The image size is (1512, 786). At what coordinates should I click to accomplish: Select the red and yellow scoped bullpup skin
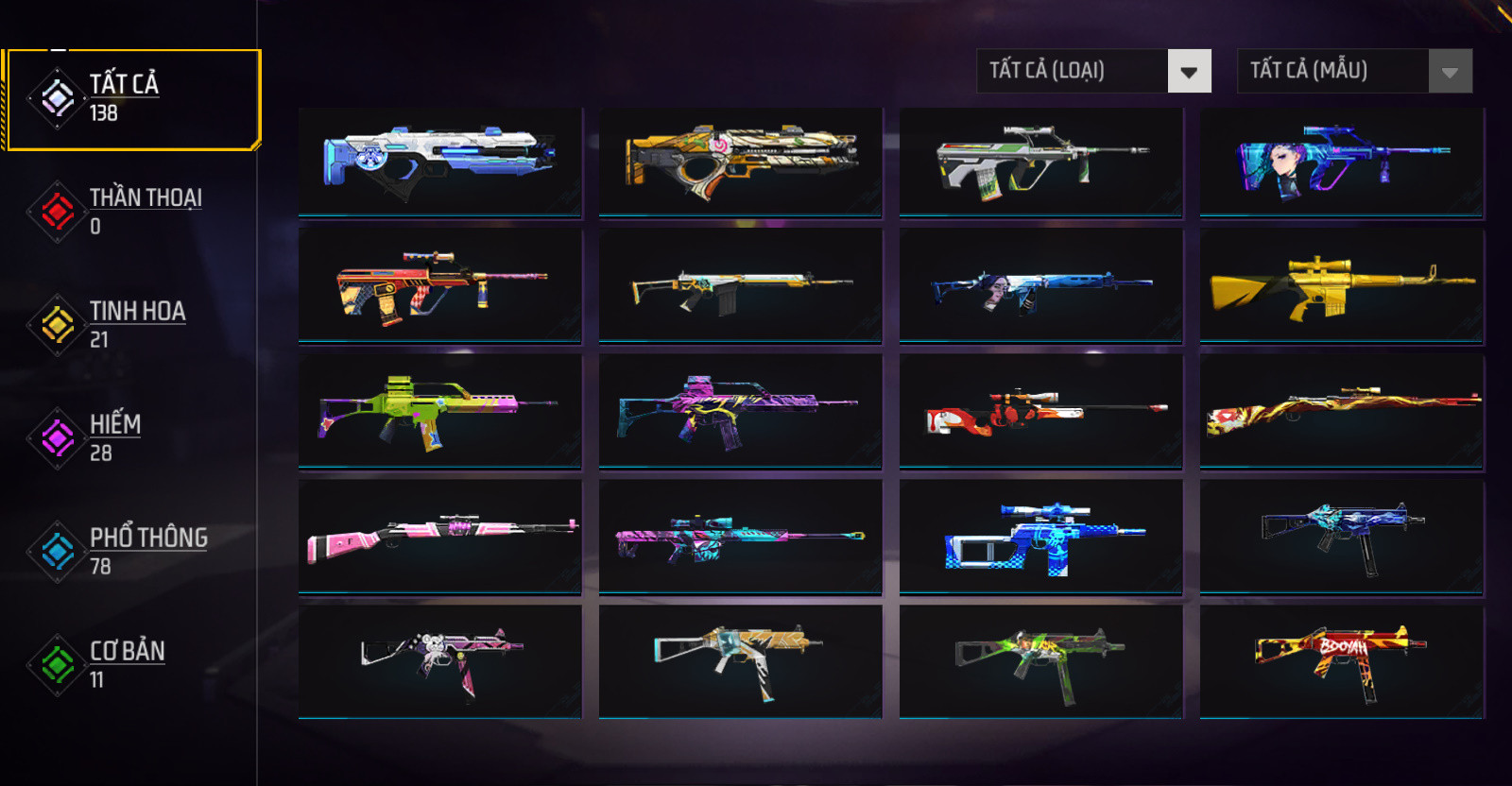(x=440, y=285)
